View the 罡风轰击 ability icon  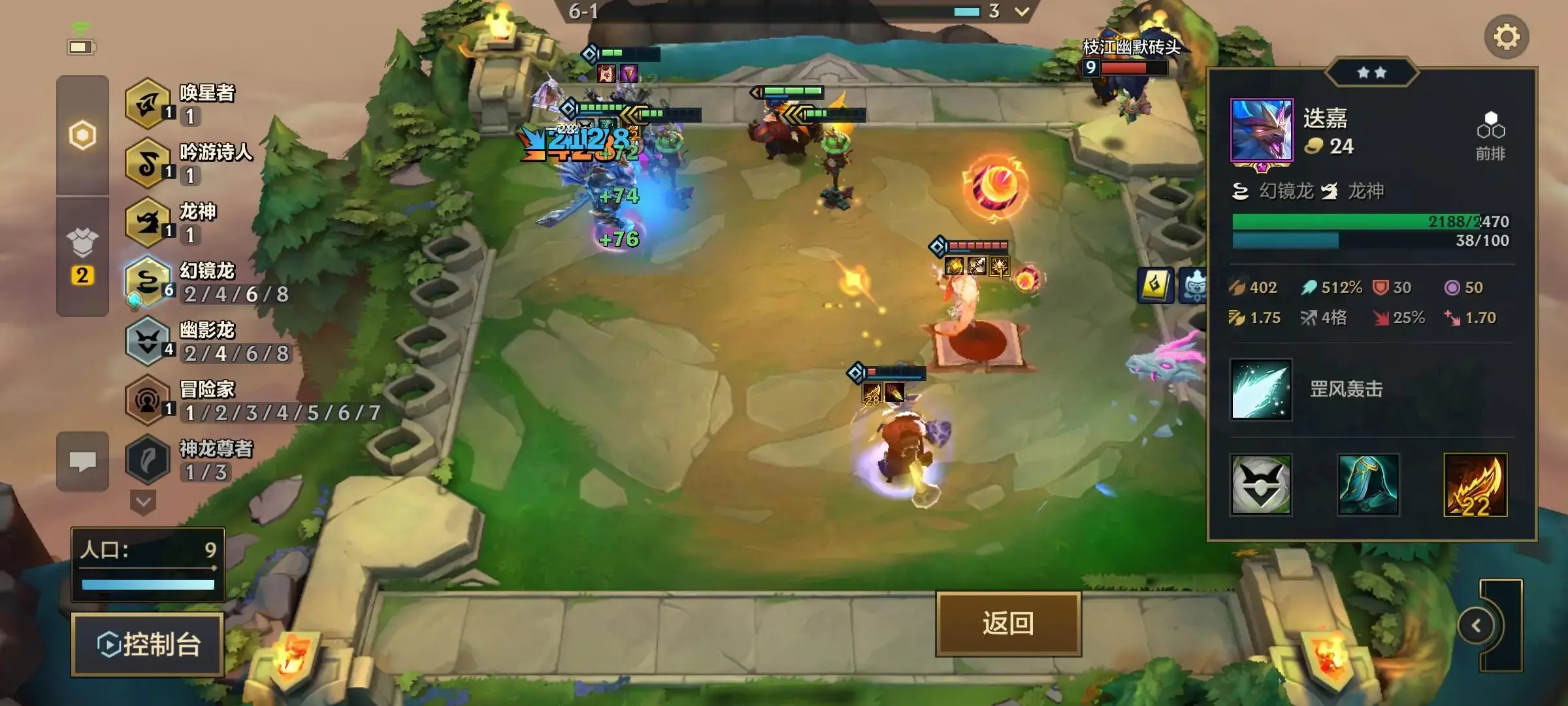click(1260, 390)
